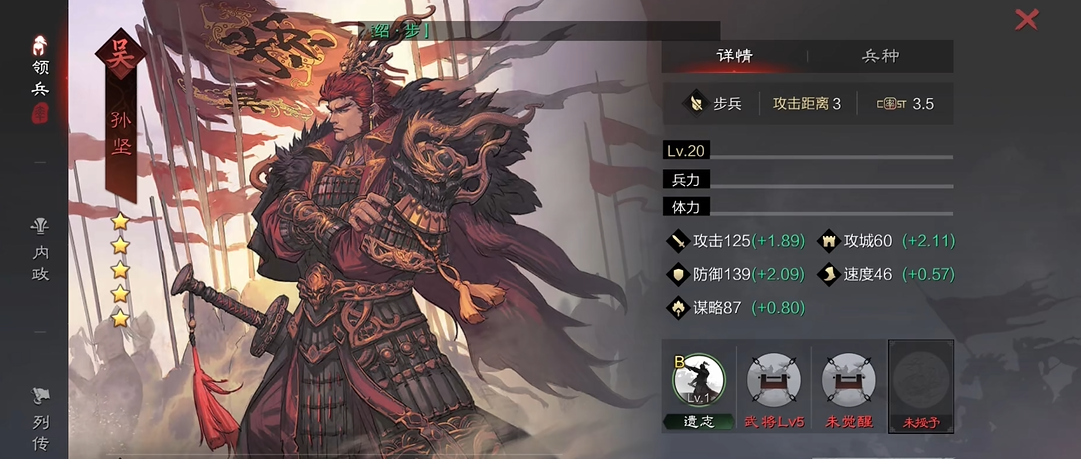
Task: Select the 详情 tab
Action: coord(735,56)
